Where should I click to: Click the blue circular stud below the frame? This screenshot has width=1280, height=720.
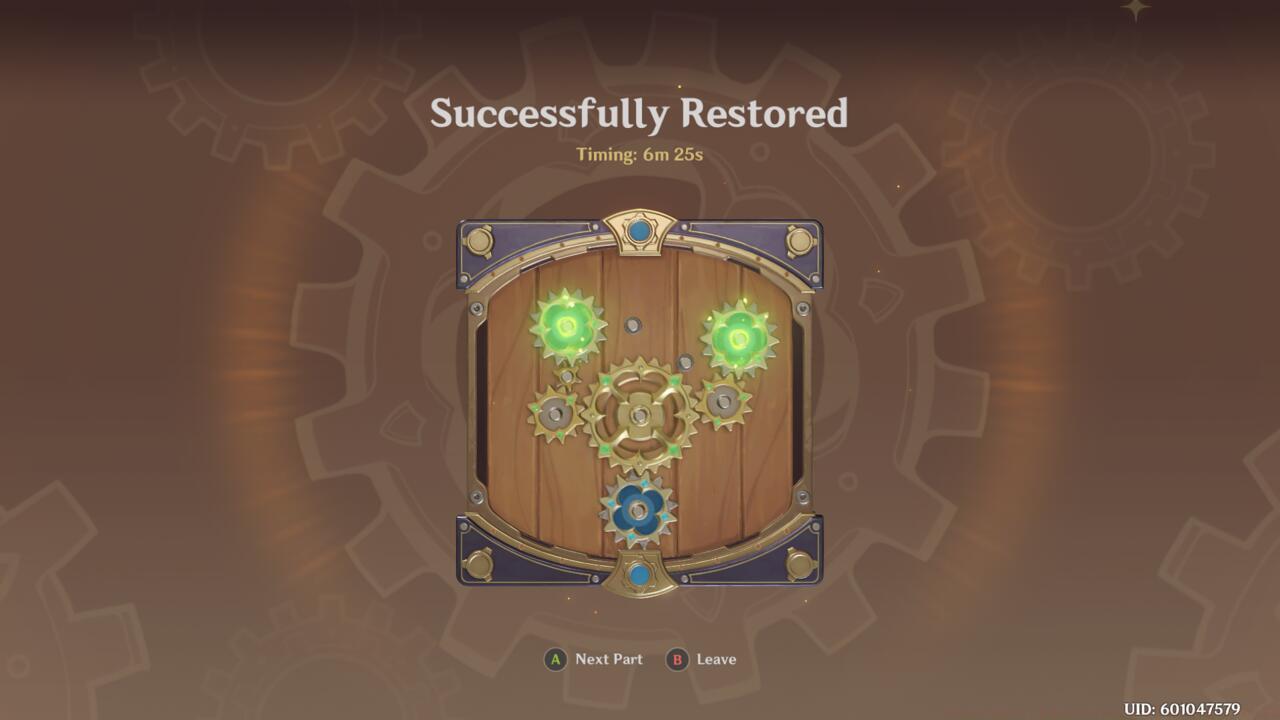637,575
